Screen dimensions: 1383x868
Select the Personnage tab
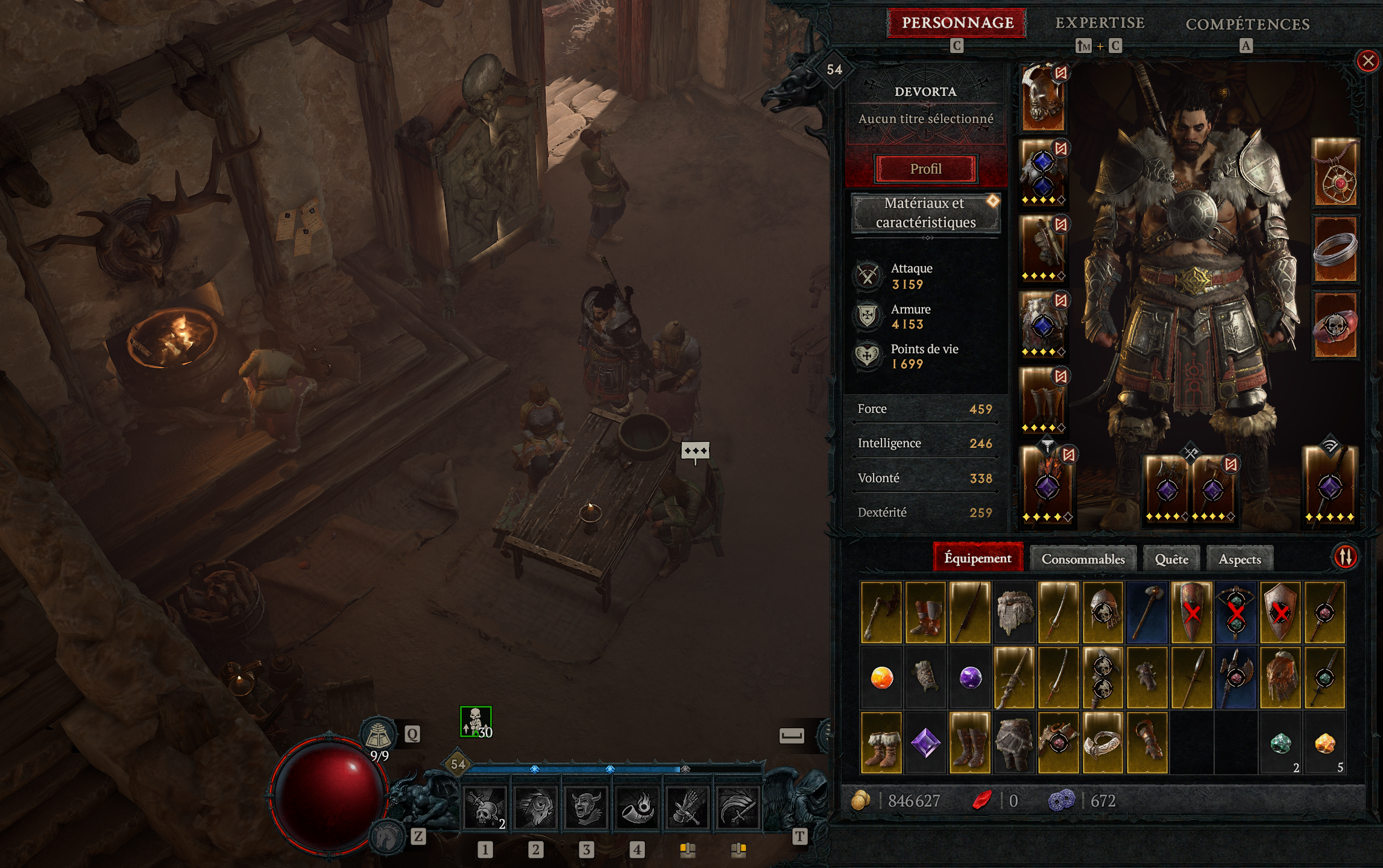[957, 23]
